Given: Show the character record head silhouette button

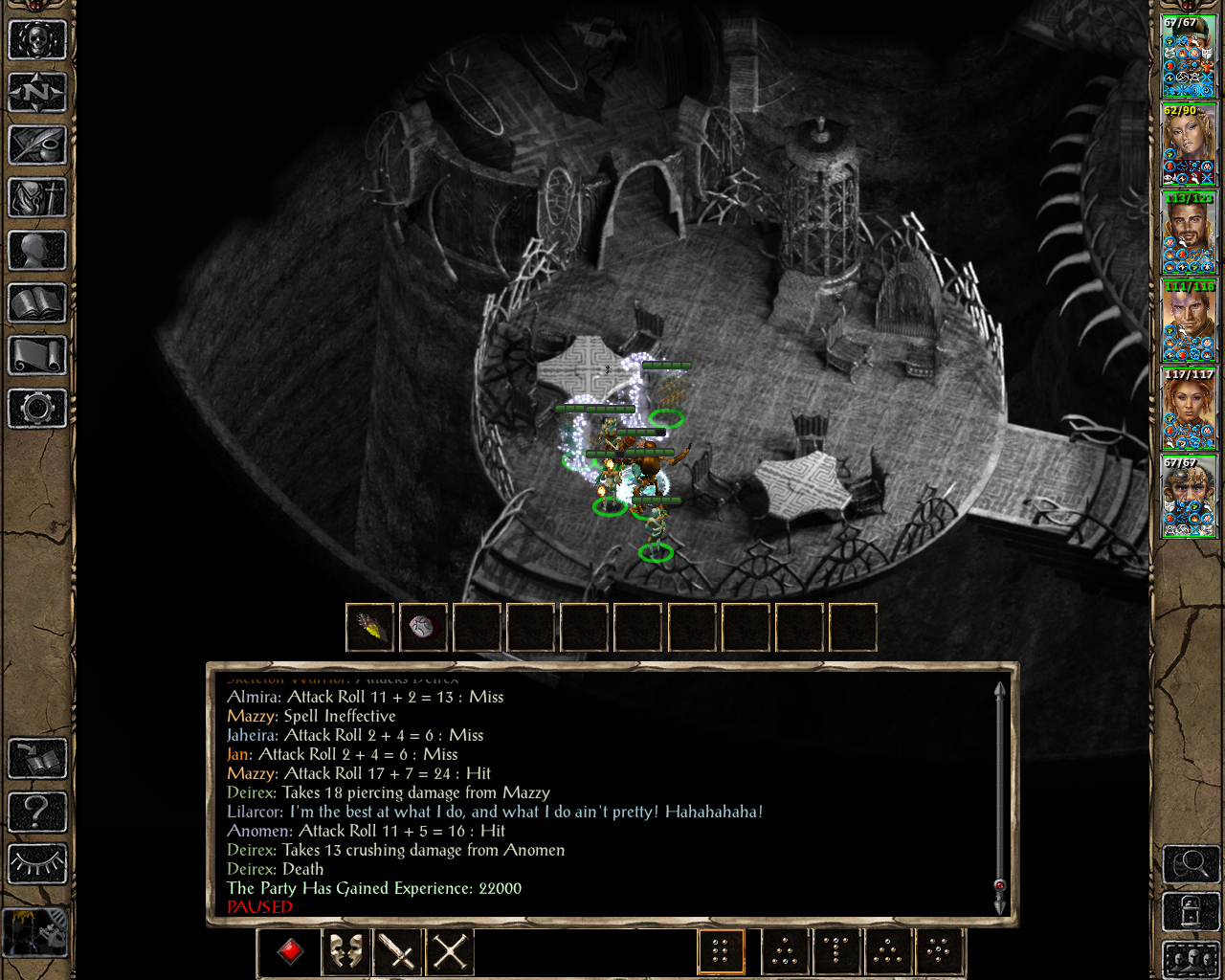Looking at the screenshot, I should point(36,251).
